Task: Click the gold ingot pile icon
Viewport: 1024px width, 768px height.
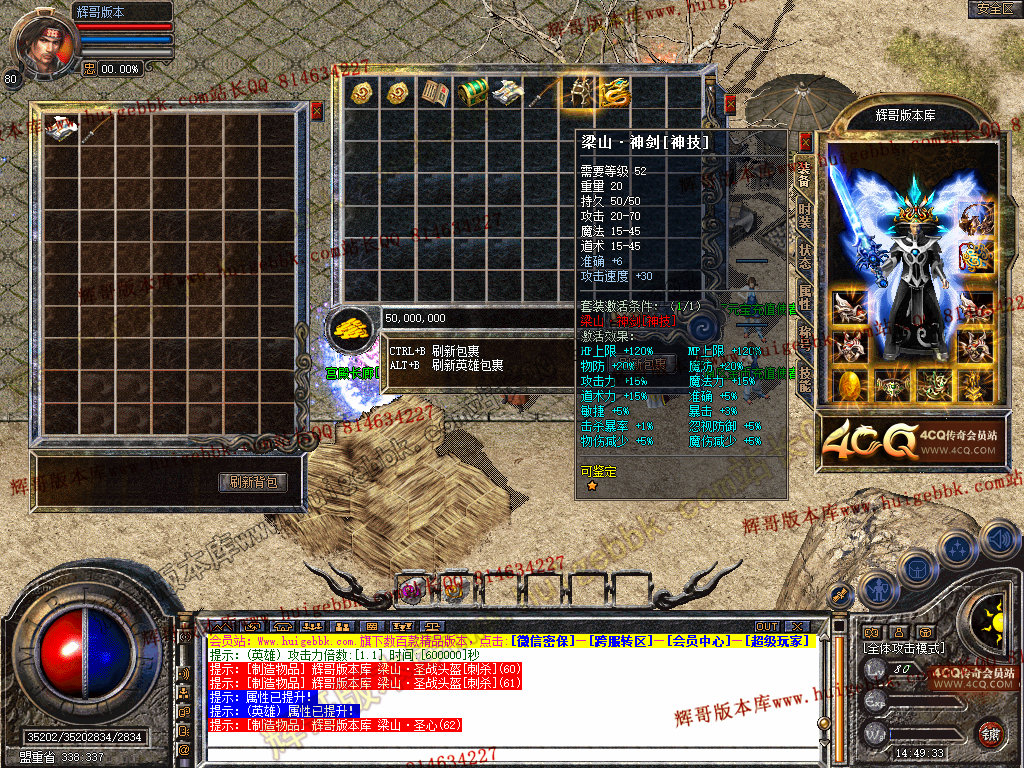Action: coord(350,327)
